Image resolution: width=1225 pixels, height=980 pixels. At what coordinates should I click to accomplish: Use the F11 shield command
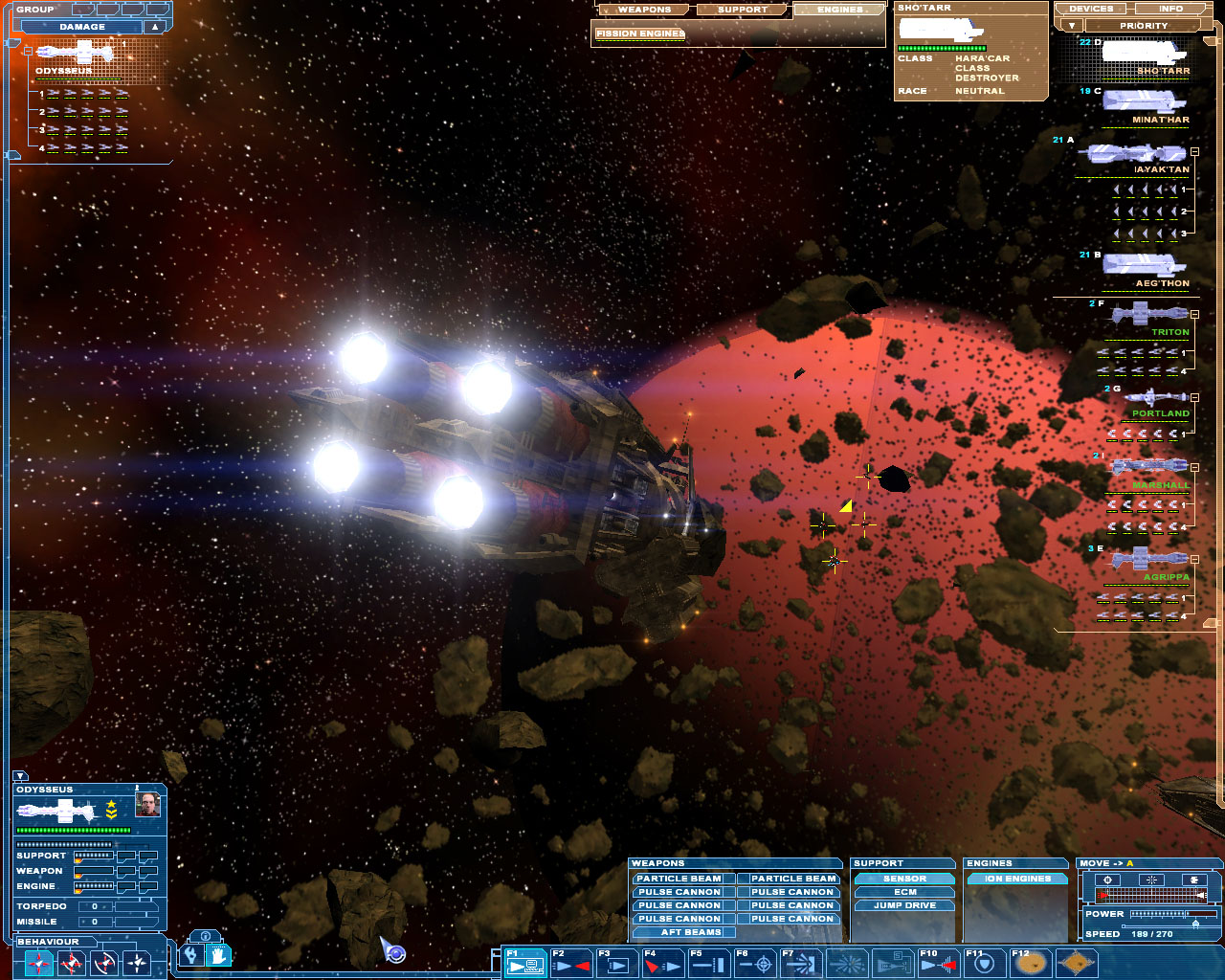[x=986, y=964]
